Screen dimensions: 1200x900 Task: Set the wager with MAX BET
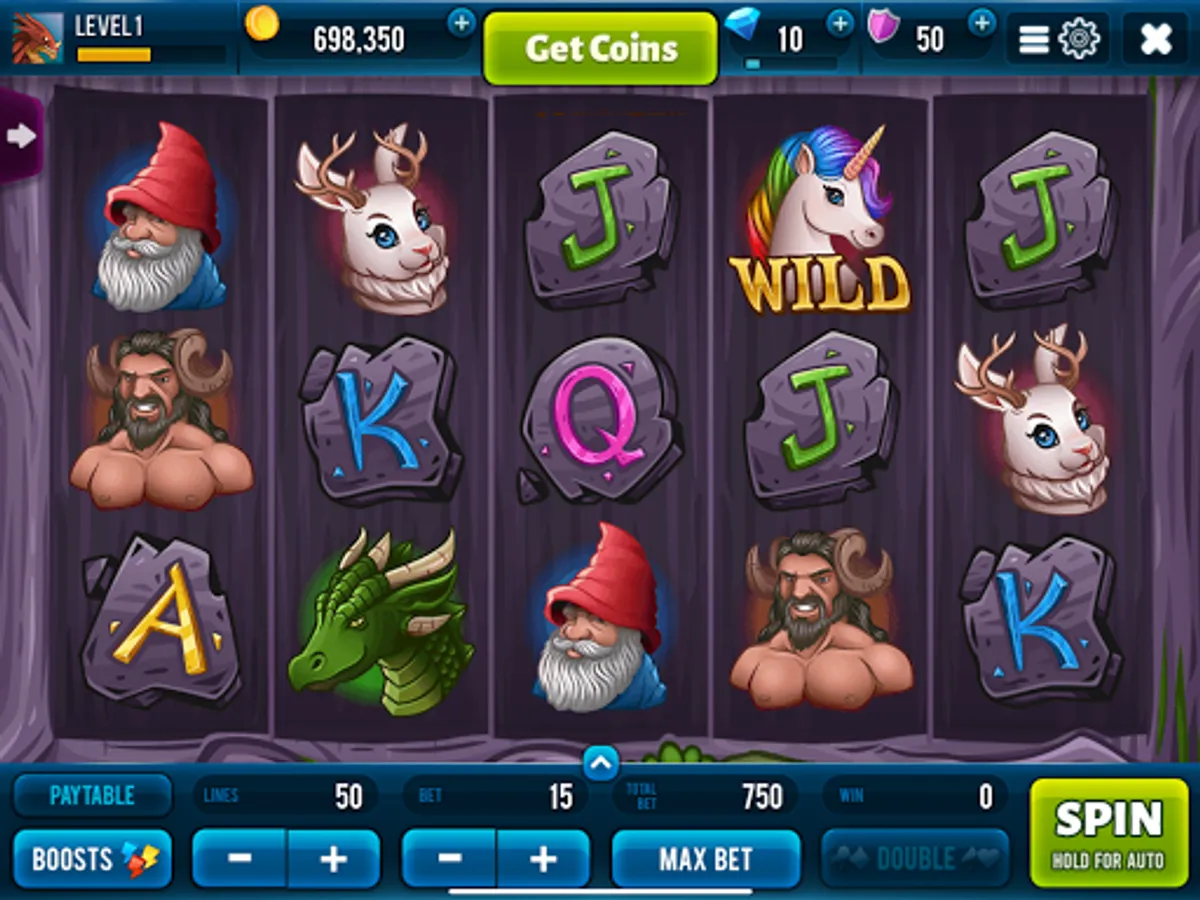coord(705,859)
